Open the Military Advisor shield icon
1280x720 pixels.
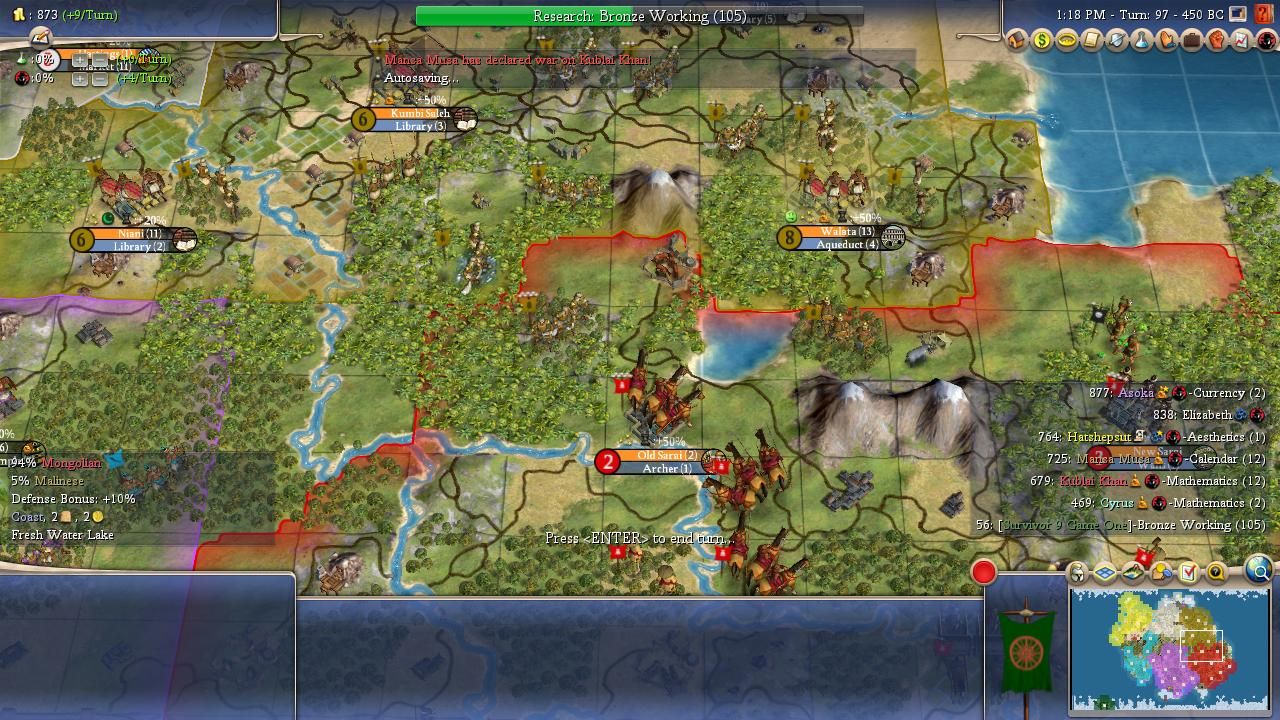pyautogui.click(x=1117, y=41)
